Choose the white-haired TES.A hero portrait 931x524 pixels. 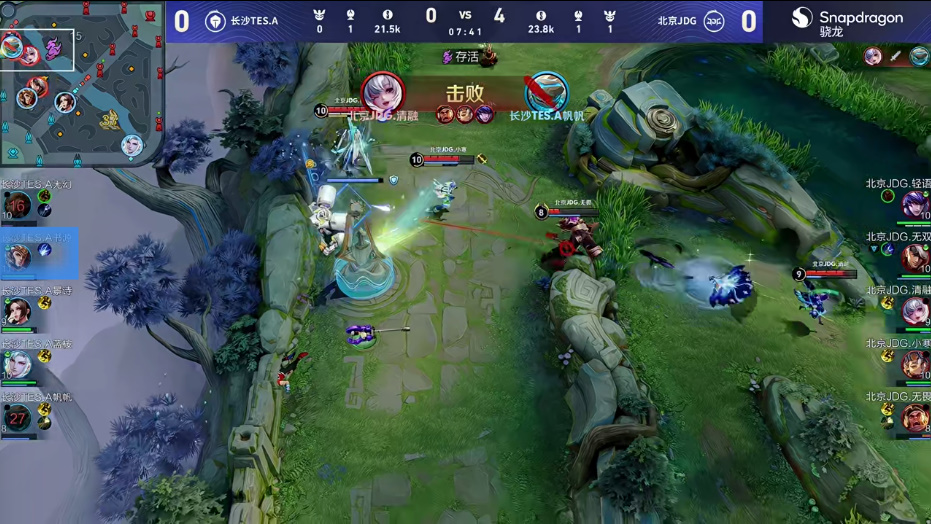(x=17, y=364)
